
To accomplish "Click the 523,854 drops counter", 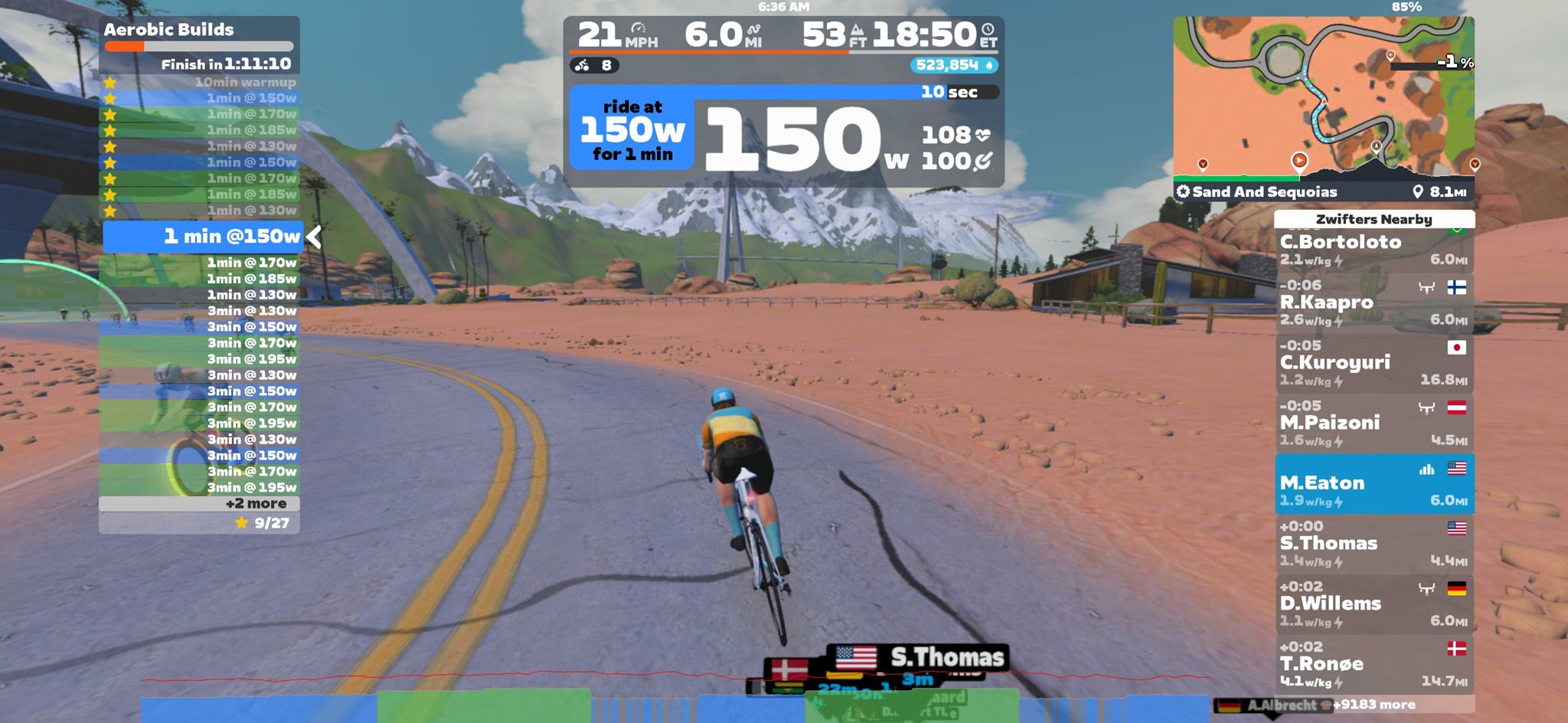I will pyautogui.click(x=954, y=66).
